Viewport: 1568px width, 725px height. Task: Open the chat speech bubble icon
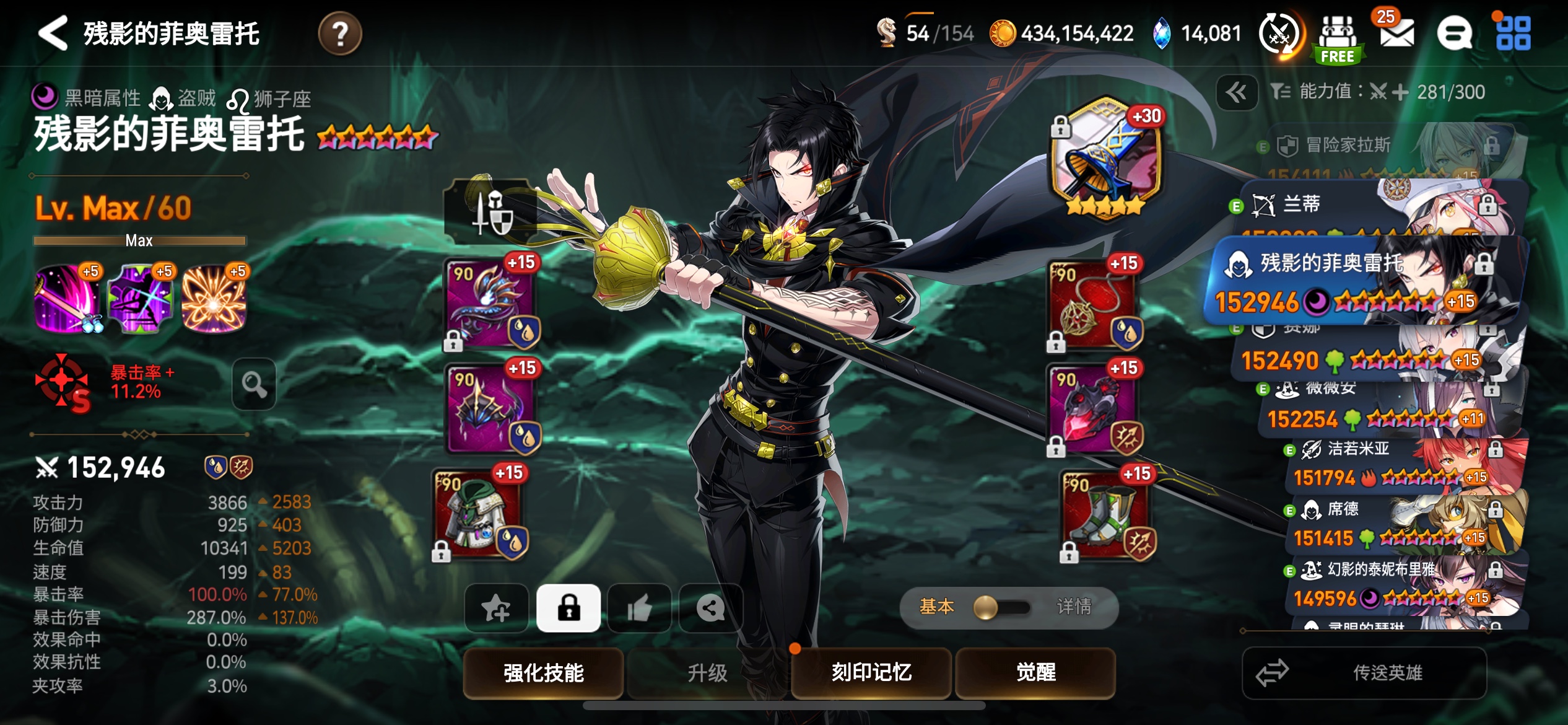point(1454,33)
